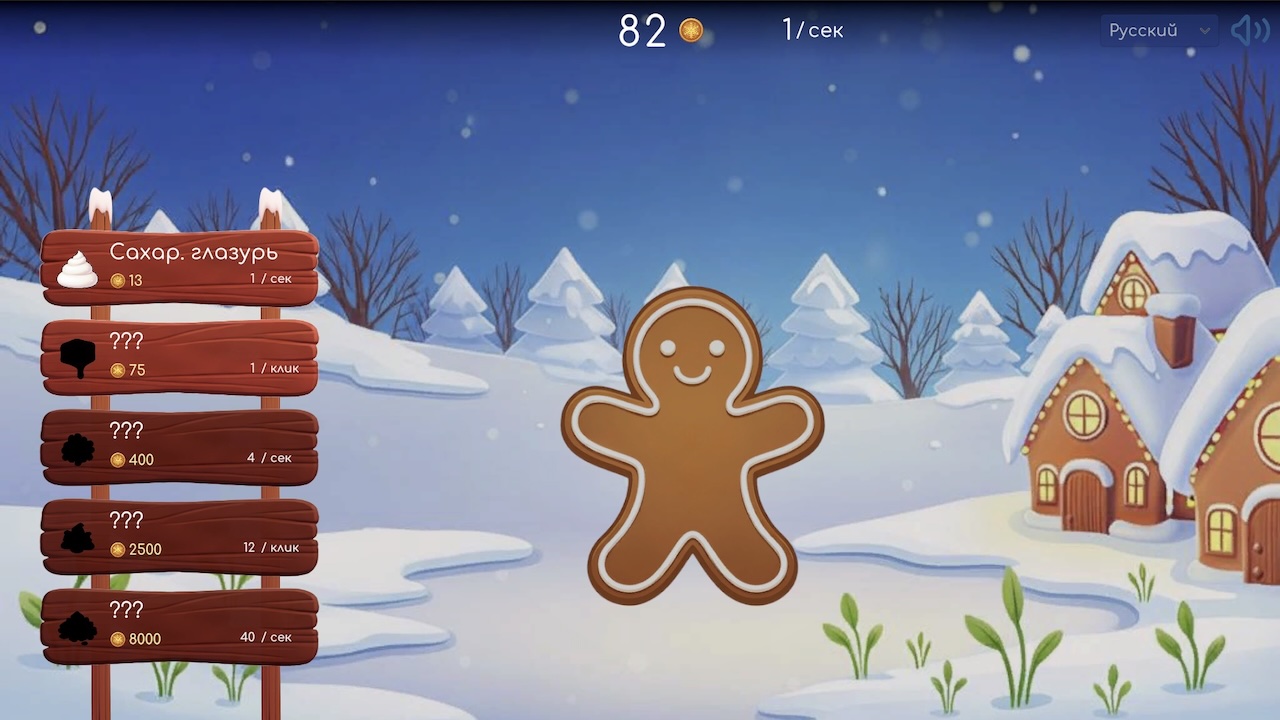
Task: Select the Сахар. глазурь upgrade sign
Action: tap(180, 265)
